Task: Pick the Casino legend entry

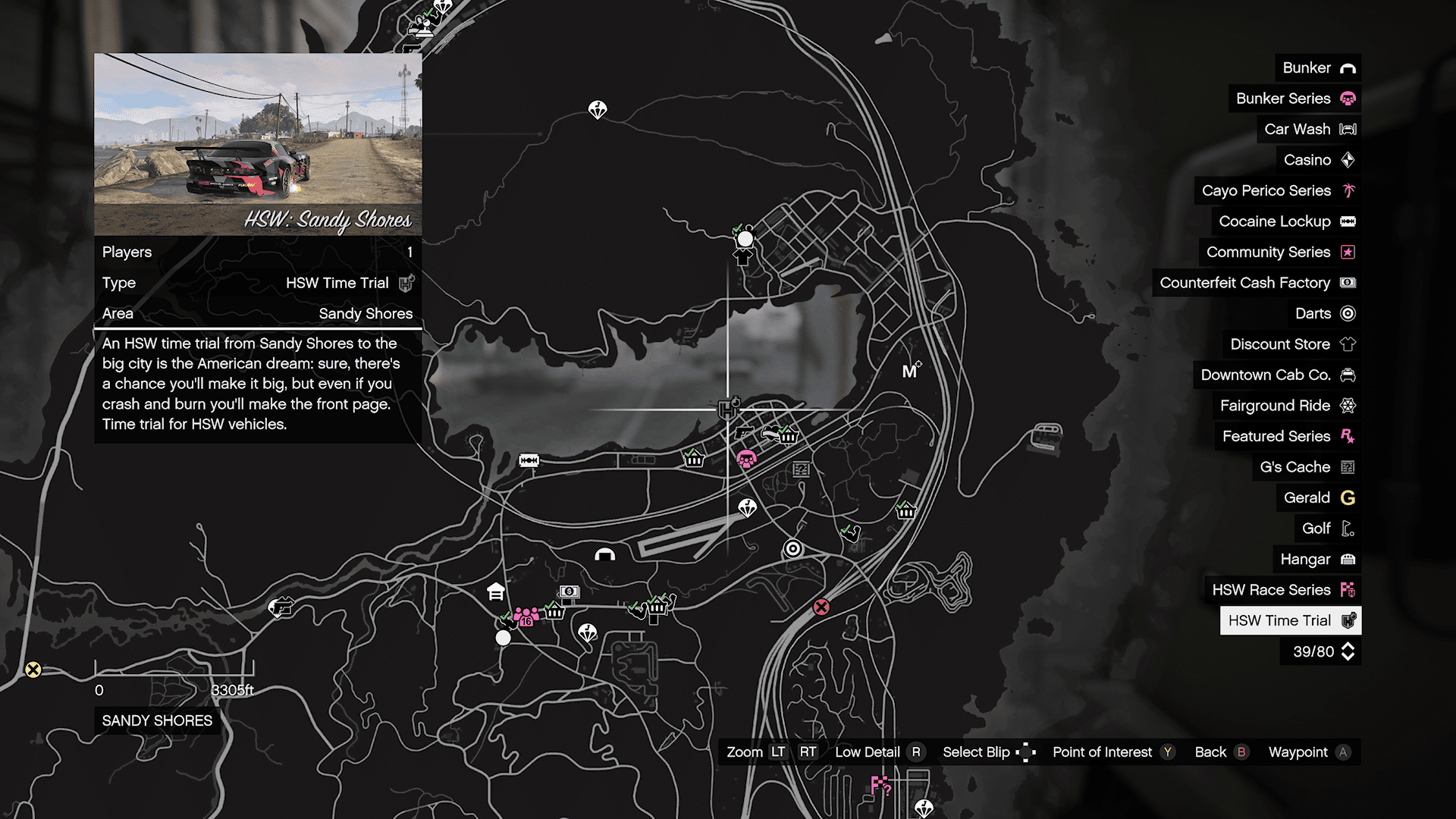Action: coord(1318,160)
